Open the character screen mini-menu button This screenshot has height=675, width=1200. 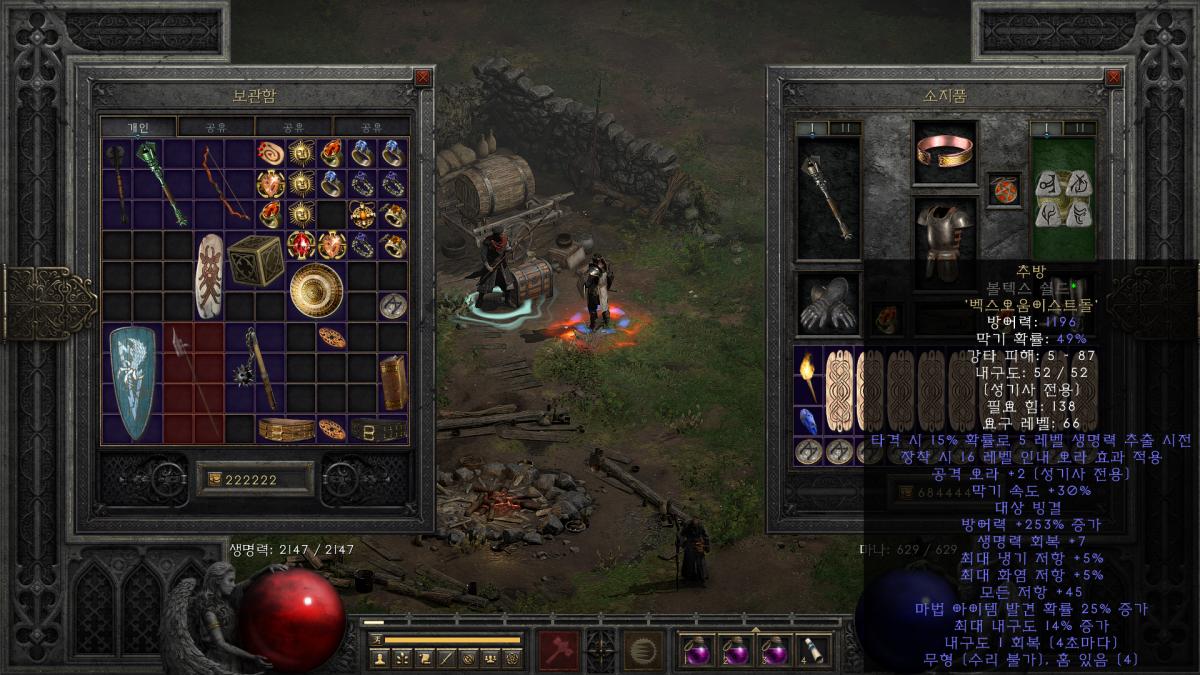378,658
